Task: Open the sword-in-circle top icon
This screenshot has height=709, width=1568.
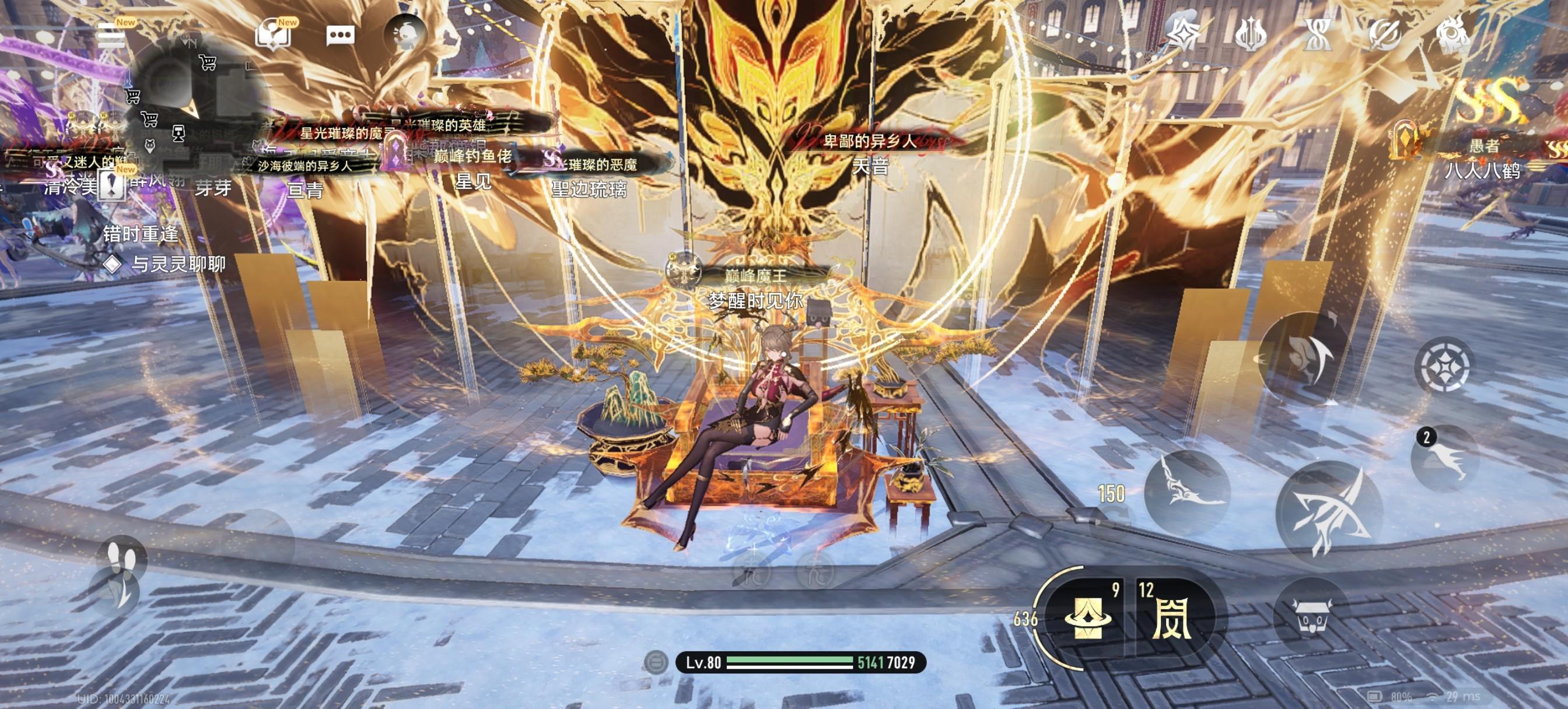Action: pos(1386,34)
